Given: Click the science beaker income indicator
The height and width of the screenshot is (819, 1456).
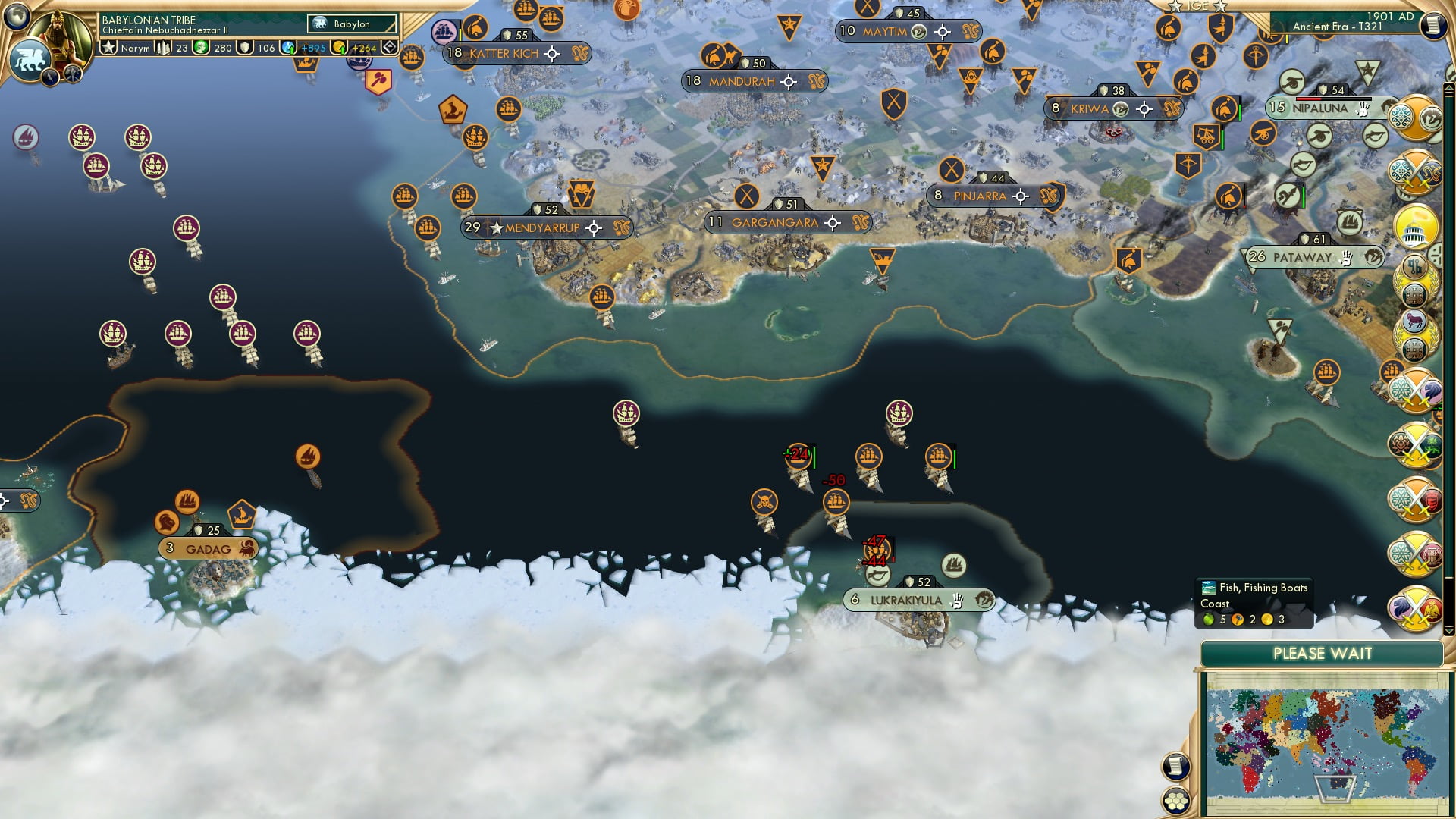Looking at the screenshot, I should point(287,48).
